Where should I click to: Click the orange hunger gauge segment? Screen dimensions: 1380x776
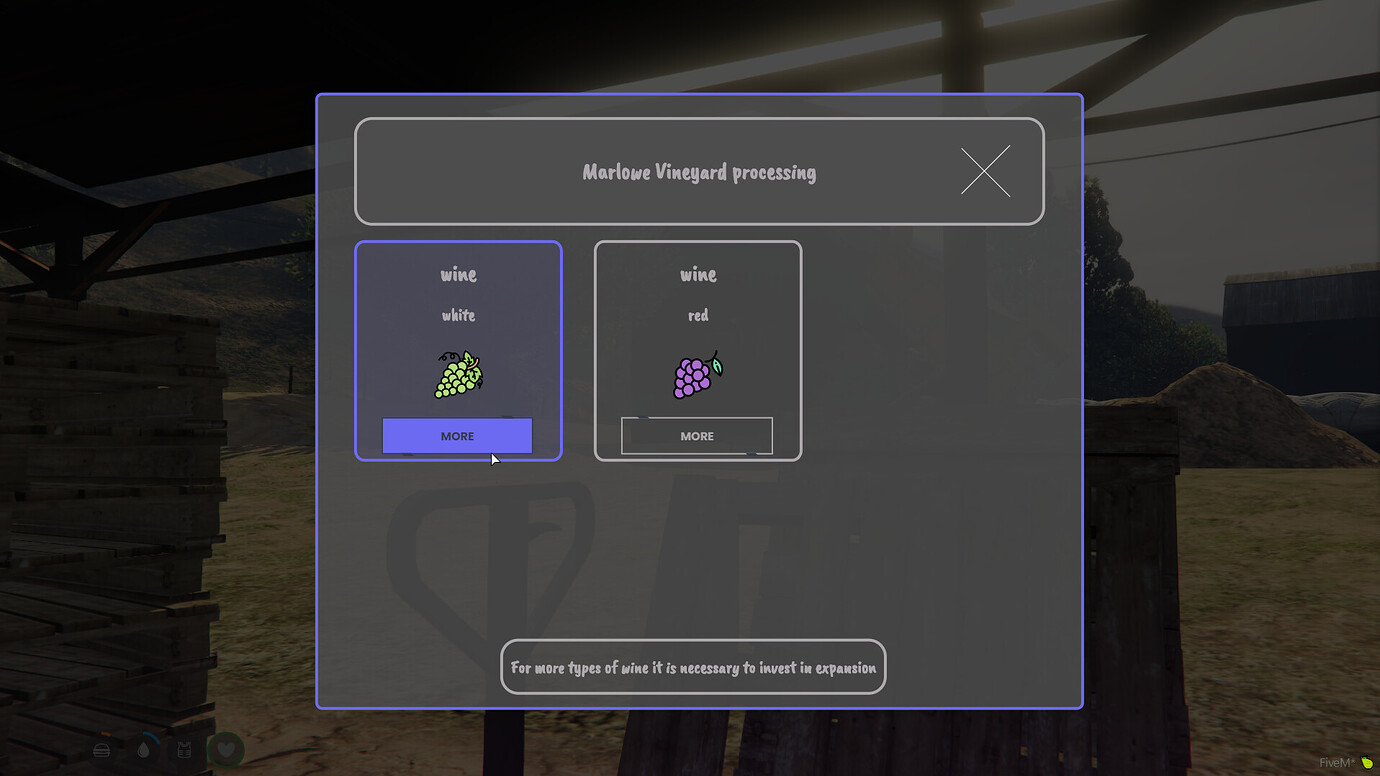tap(104, 732)
